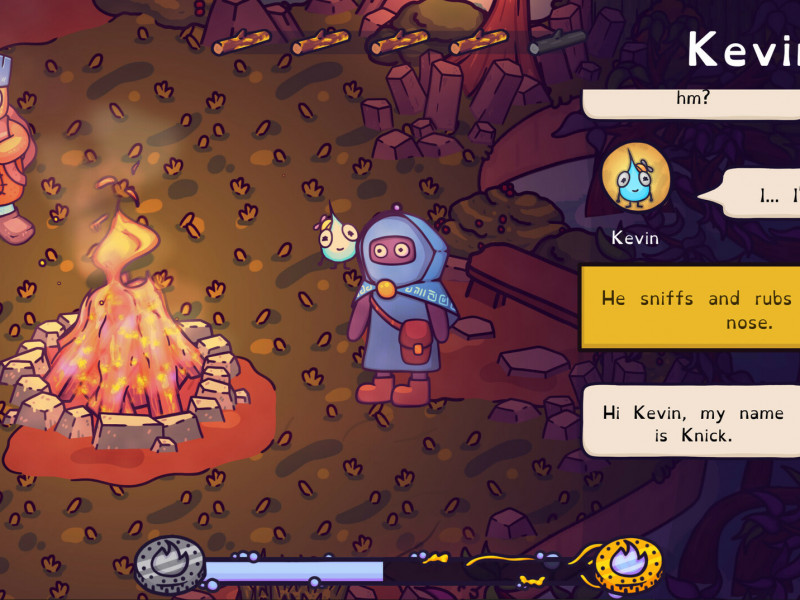This screenshot has height=600, width=800.
Task: Click Kevin's portrait in the dialogue log
Action: tap(635, 182)
